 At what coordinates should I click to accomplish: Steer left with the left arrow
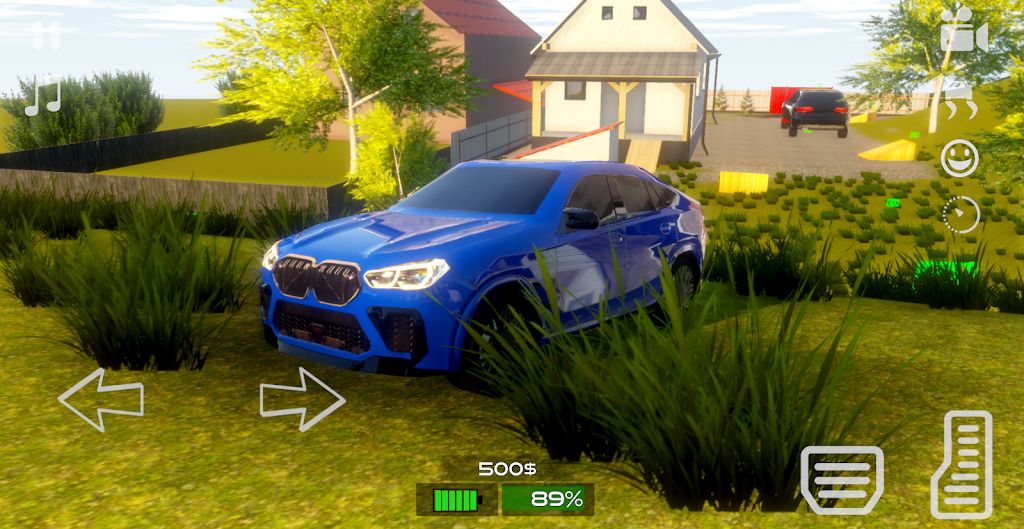(101, 399)
